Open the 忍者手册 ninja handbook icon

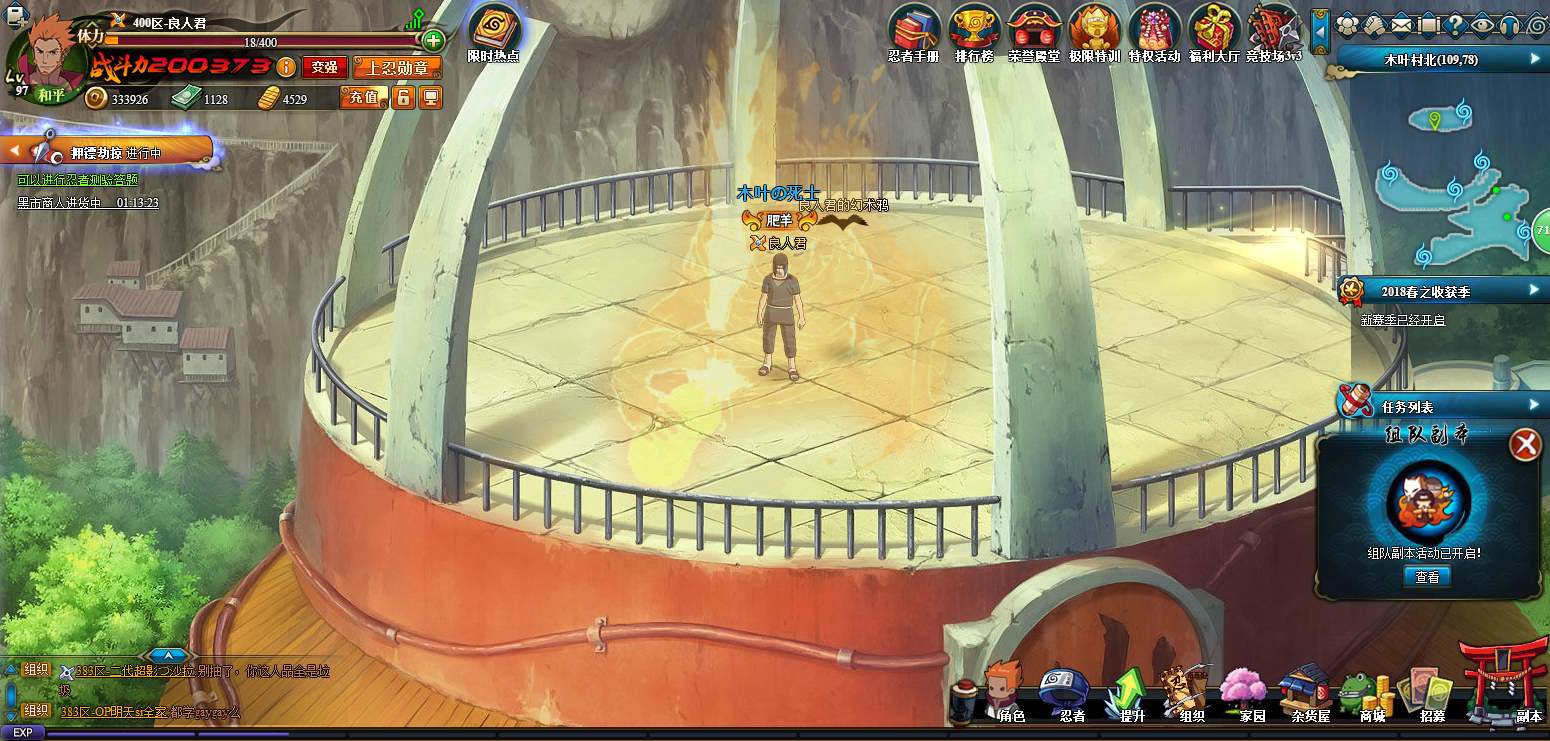pyautogui.click(x=914, y=30)
